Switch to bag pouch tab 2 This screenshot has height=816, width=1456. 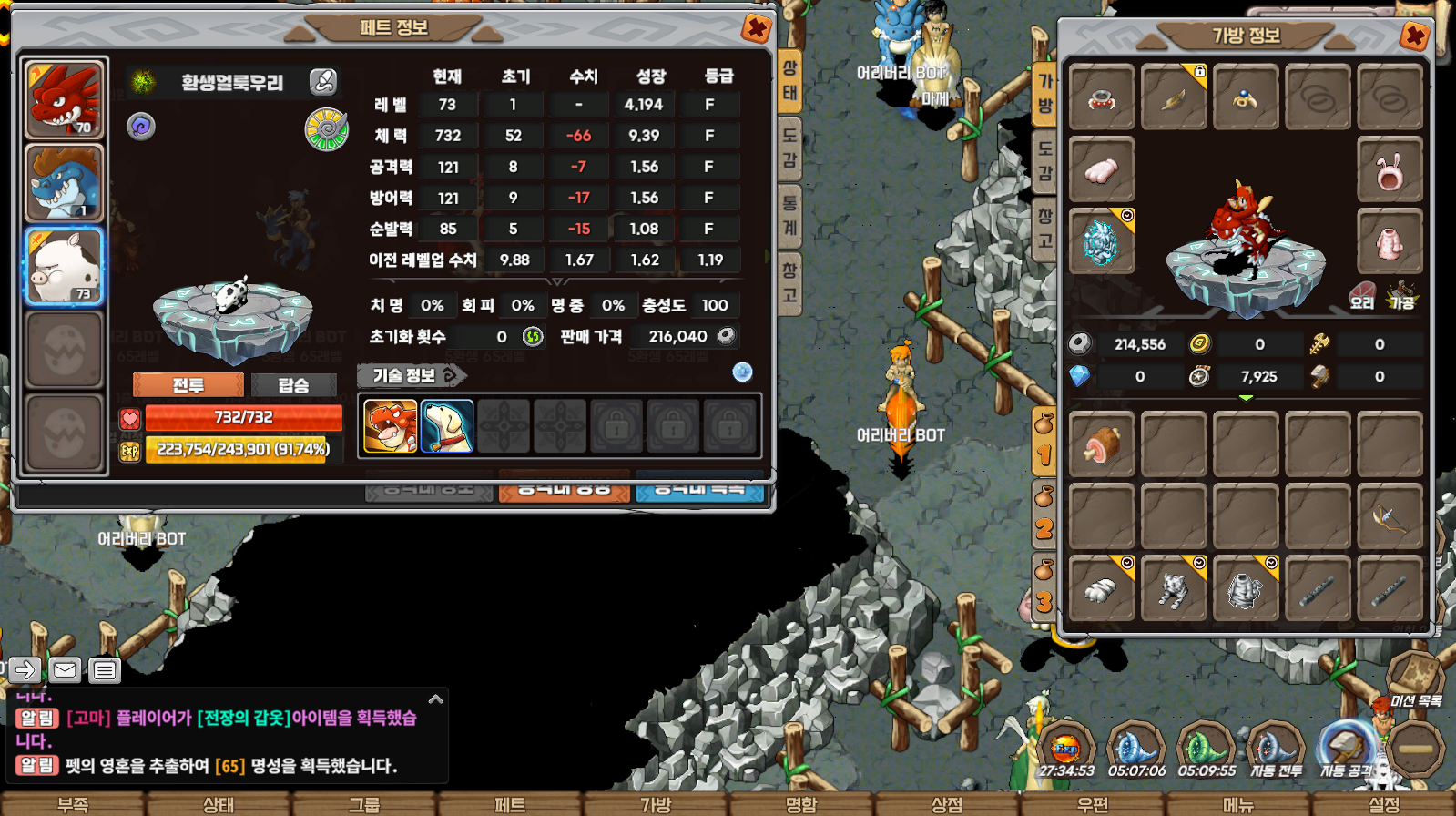pyautogui.click(x=1044, y=515)
